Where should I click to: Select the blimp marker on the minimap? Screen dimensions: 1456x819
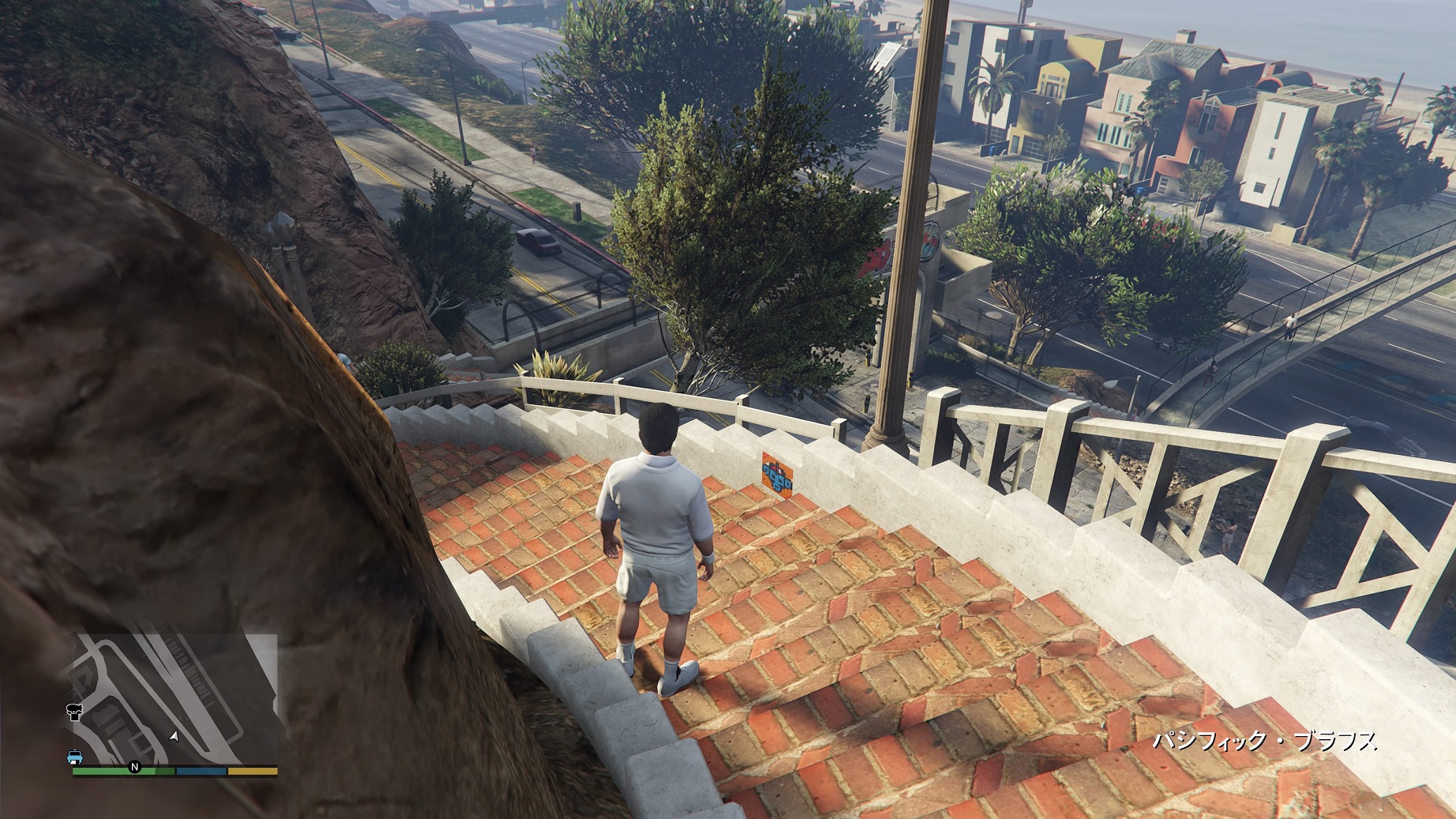(x=75, y=712)
